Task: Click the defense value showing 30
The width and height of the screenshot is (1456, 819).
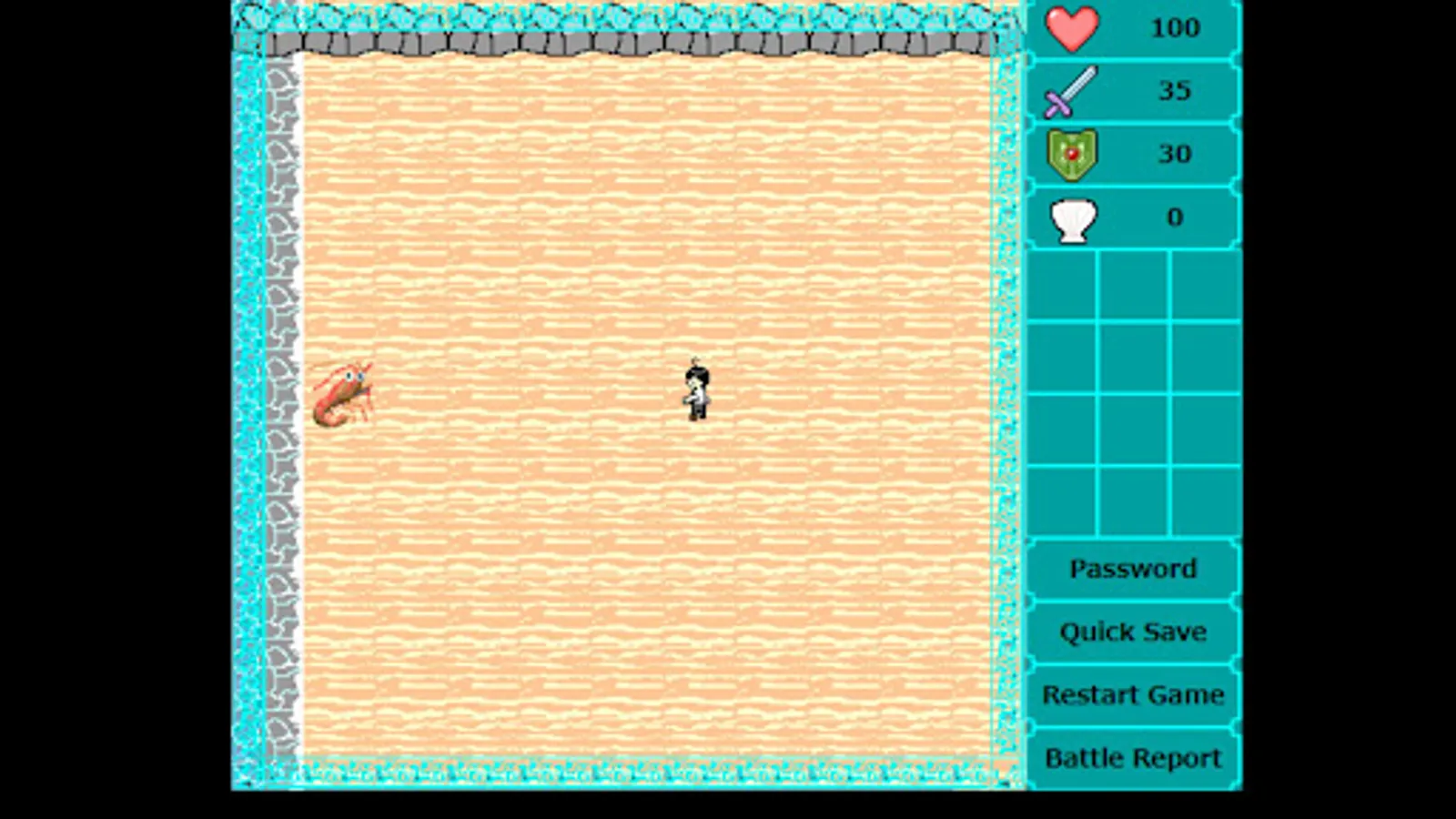Action: (x=1175, y=154)
